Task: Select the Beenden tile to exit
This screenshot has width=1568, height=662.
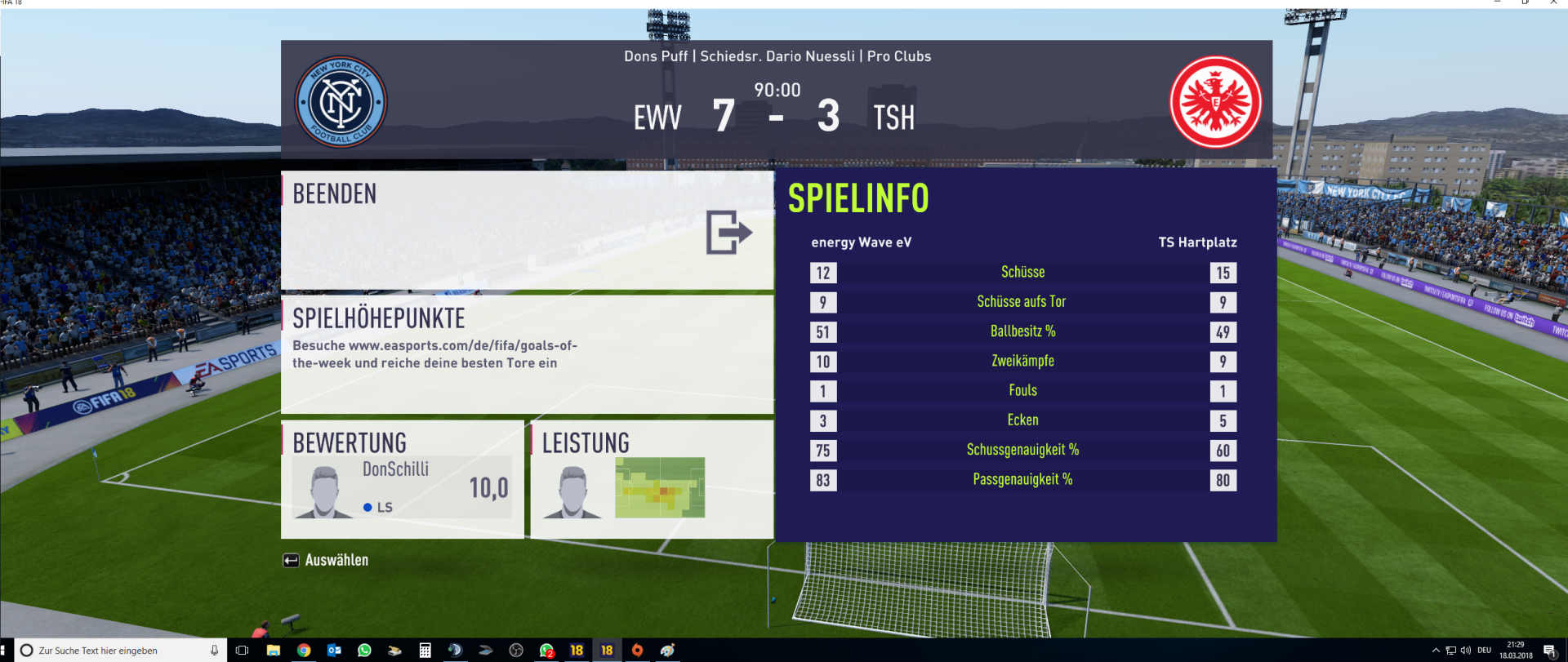Action: point(527,229)
